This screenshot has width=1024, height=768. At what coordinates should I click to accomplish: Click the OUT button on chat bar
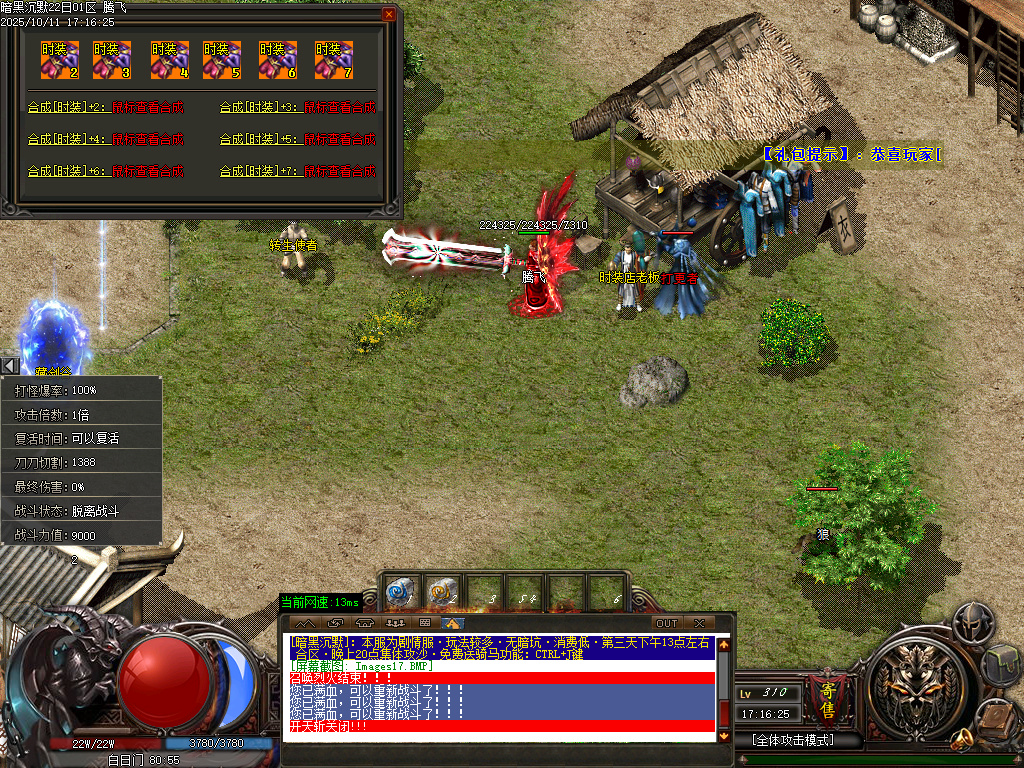(x=667, y=624)
